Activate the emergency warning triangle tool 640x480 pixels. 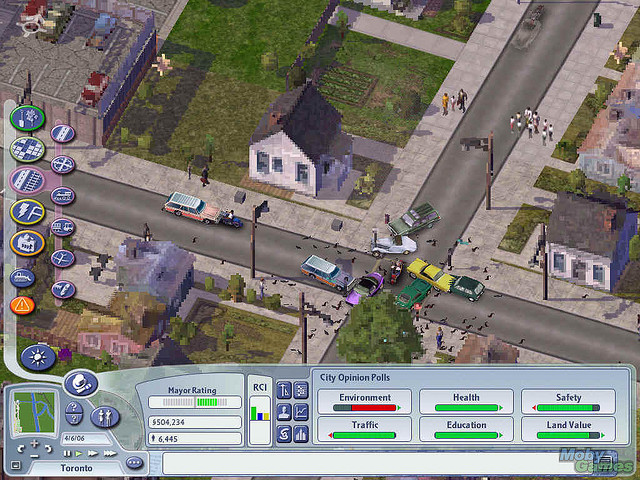[x=22, y=304]
